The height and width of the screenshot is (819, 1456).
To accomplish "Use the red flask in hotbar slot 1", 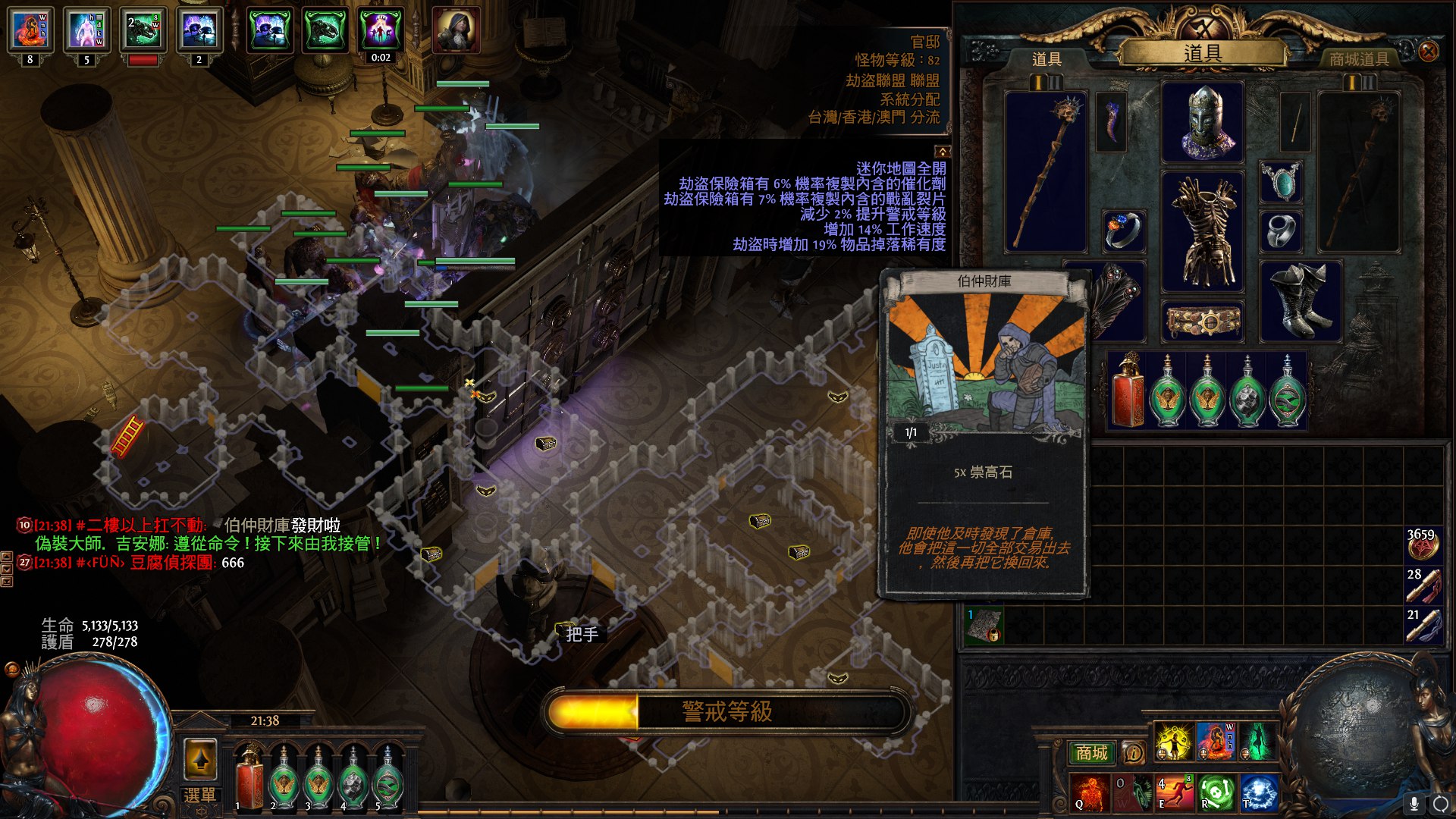I will pos(249,778).
